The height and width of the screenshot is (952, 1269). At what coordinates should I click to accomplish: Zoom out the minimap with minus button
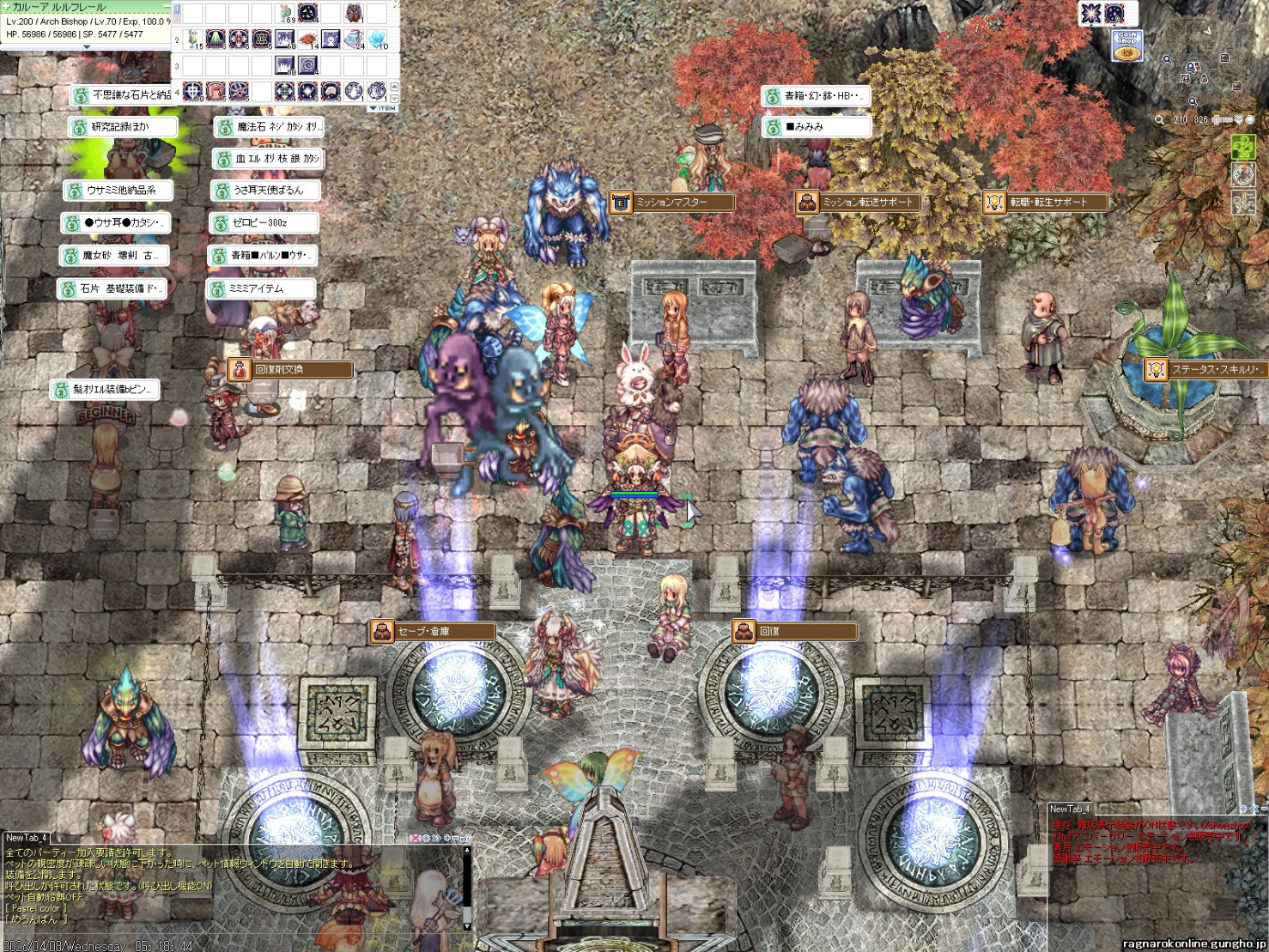click(1228, 119)
